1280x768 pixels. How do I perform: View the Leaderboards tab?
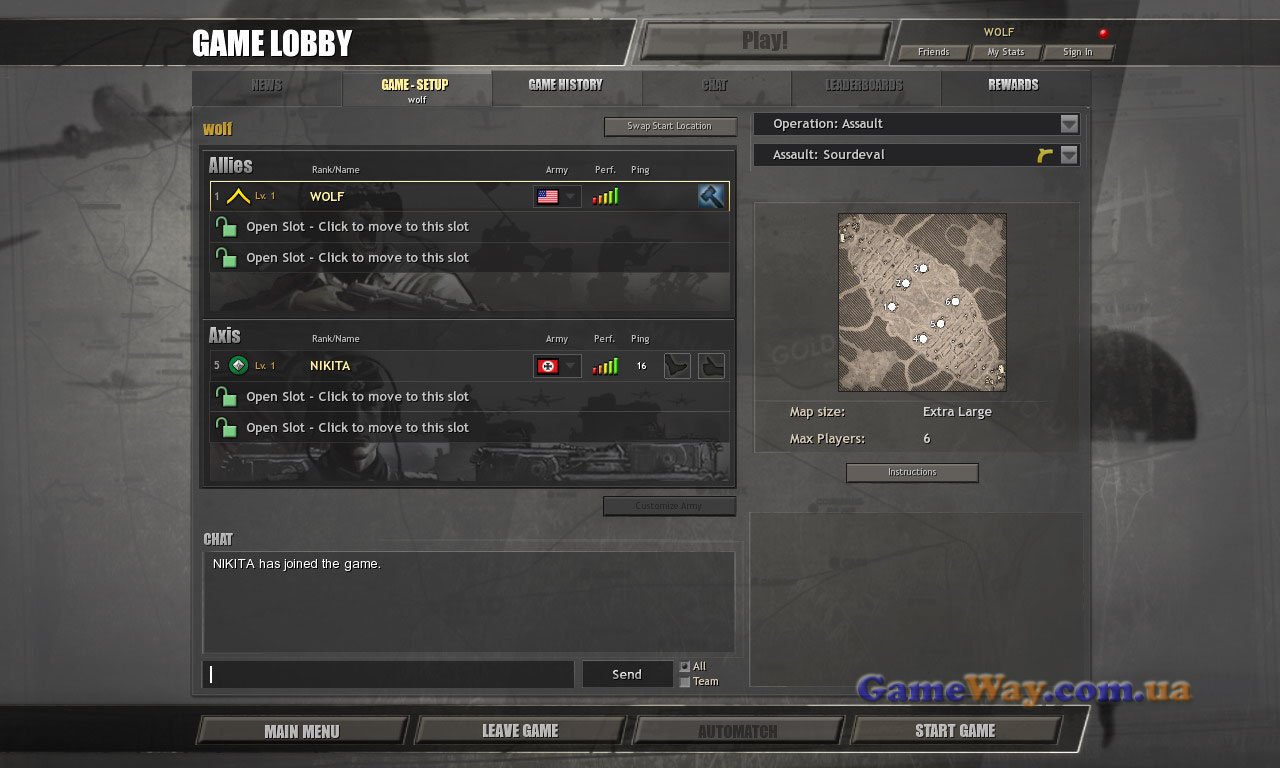coord(865,86)
